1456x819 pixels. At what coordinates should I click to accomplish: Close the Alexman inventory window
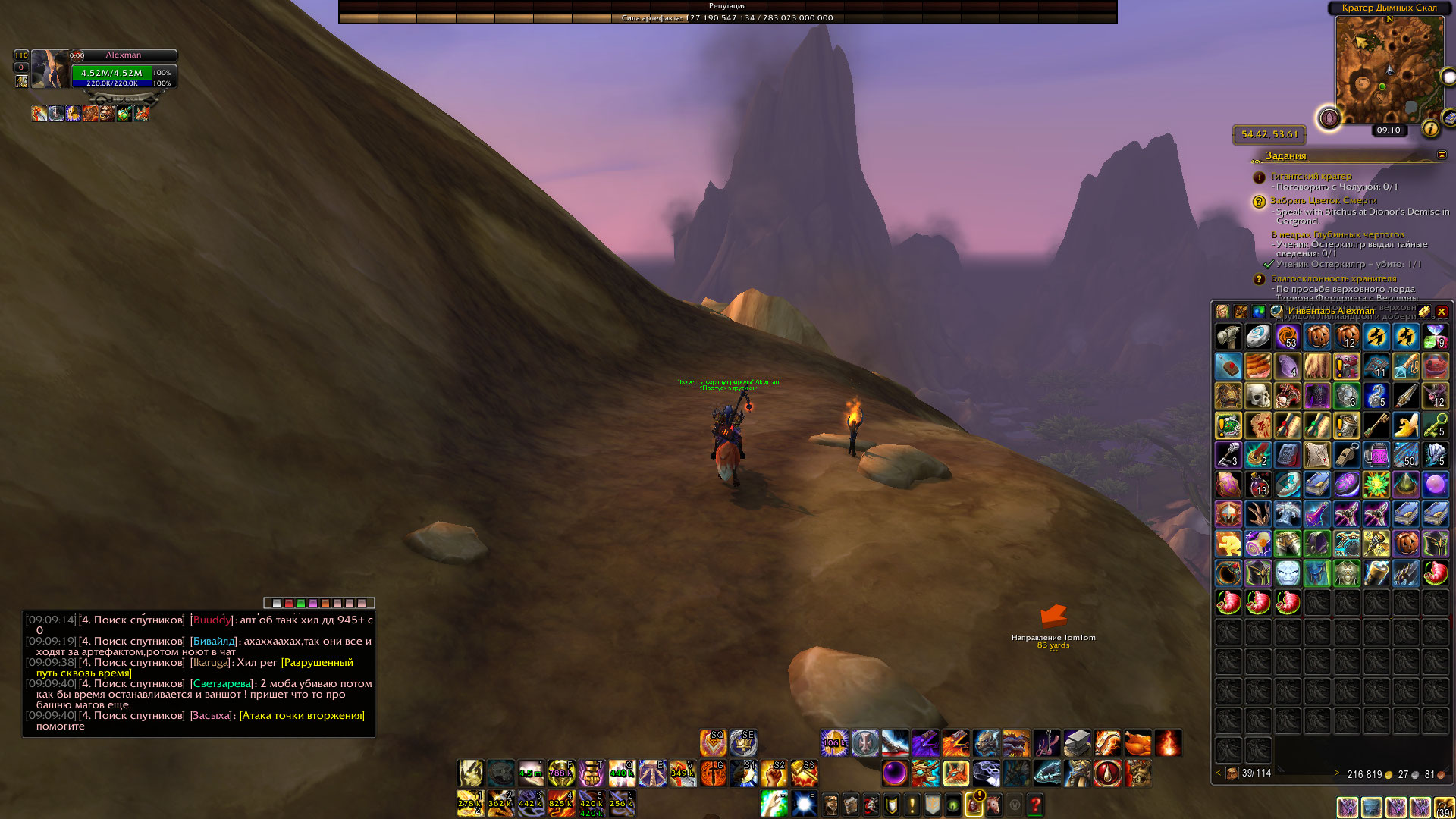(x=1442, y=312)
